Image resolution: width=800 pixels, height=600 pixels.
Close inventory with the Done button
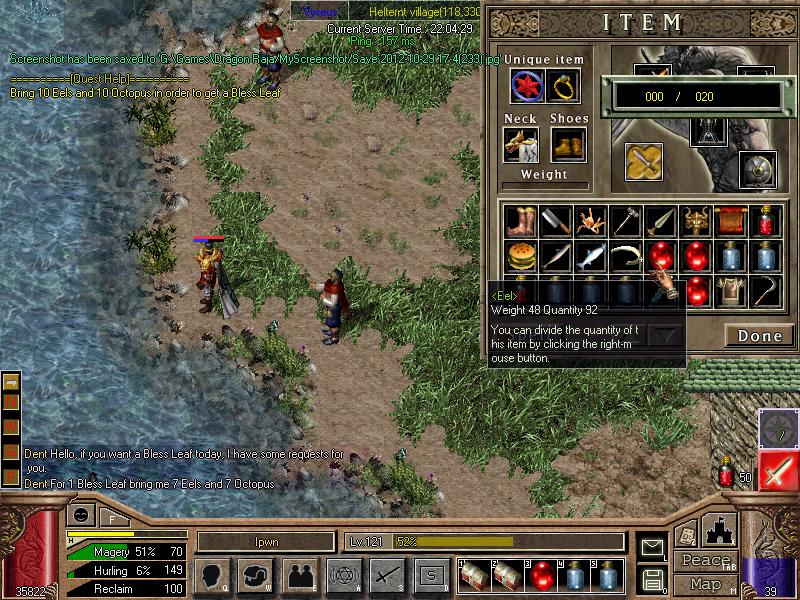tap(759, 336)
